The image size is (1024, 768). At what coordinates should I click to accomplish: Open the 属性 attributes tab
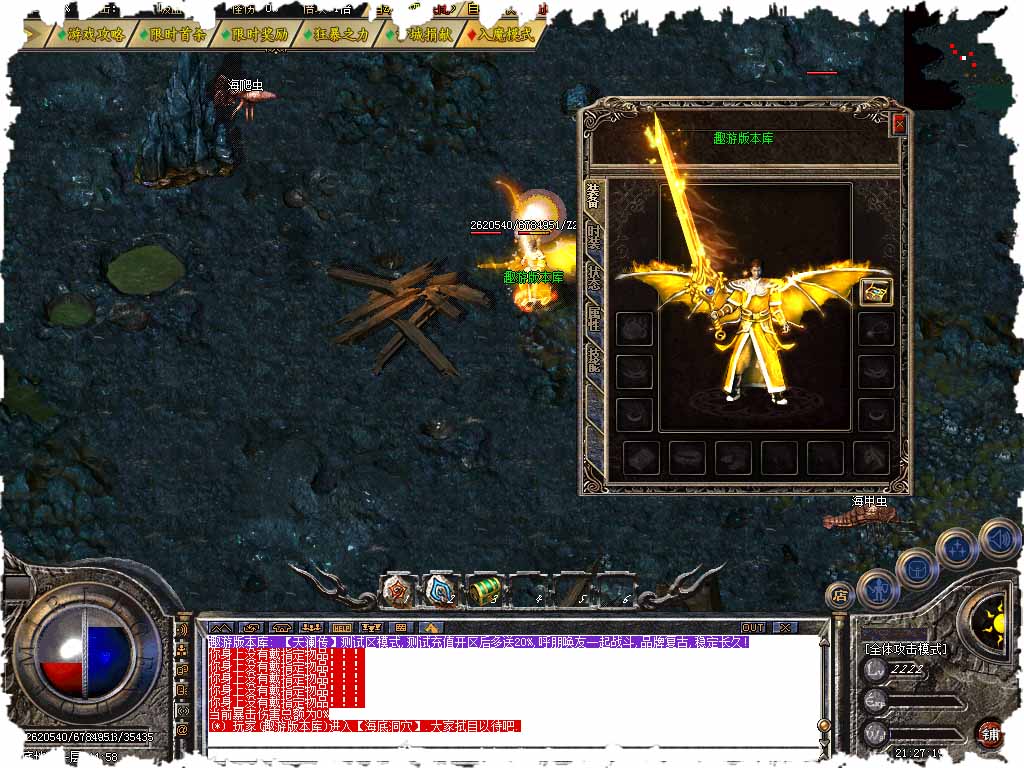(x=594, y=319)
